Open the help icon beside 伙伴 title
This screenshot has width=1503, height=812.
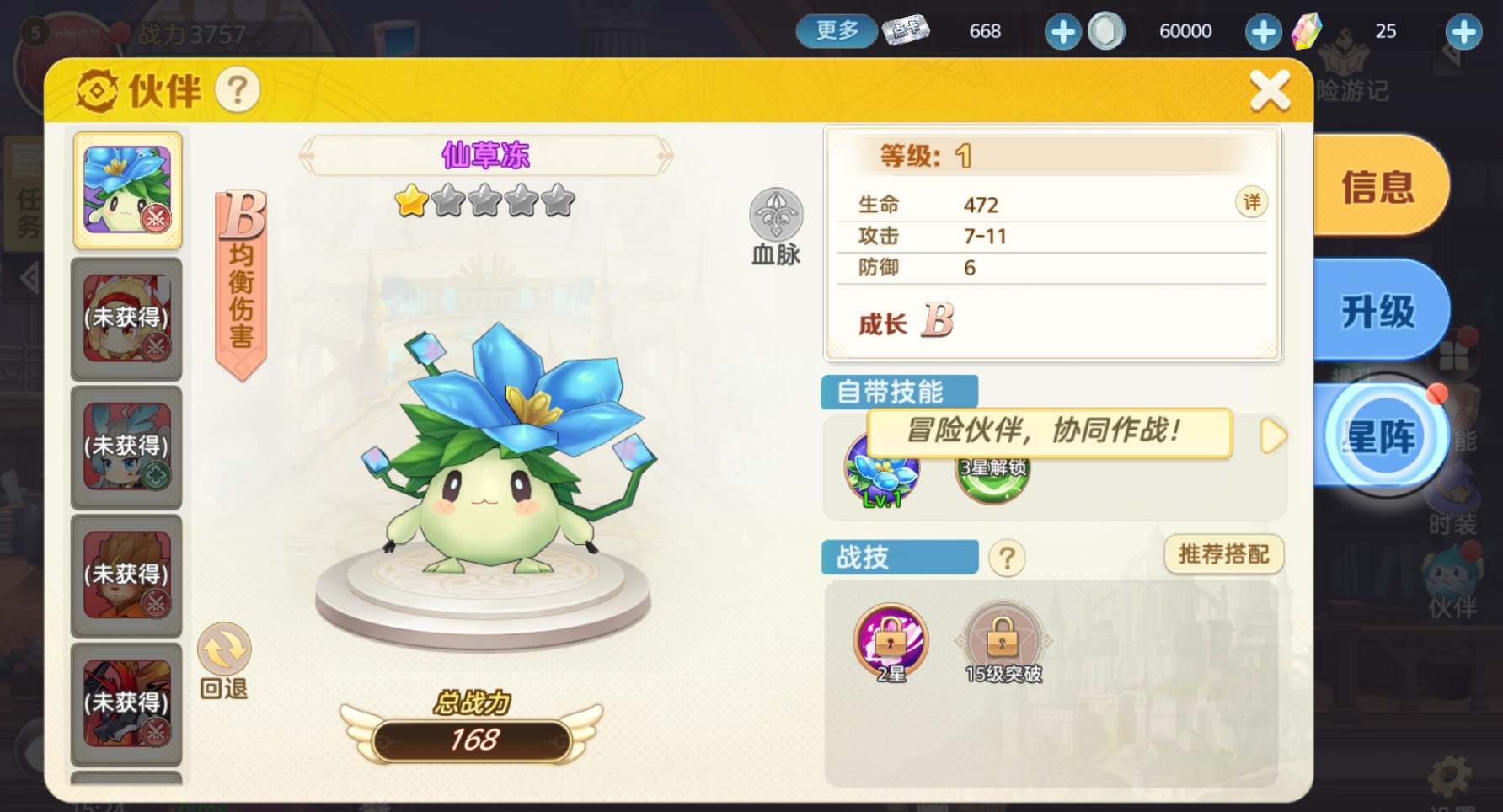(x=238, y=91)
